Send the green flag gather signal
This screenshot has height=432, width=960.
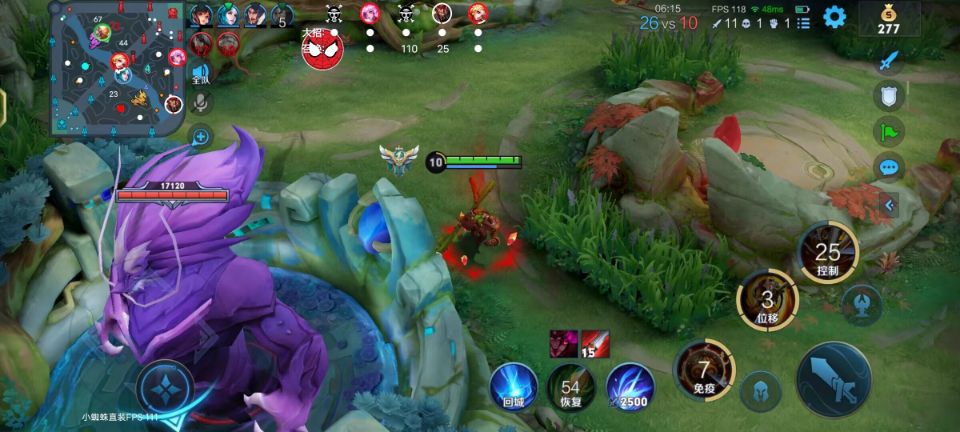click(889, 131)
